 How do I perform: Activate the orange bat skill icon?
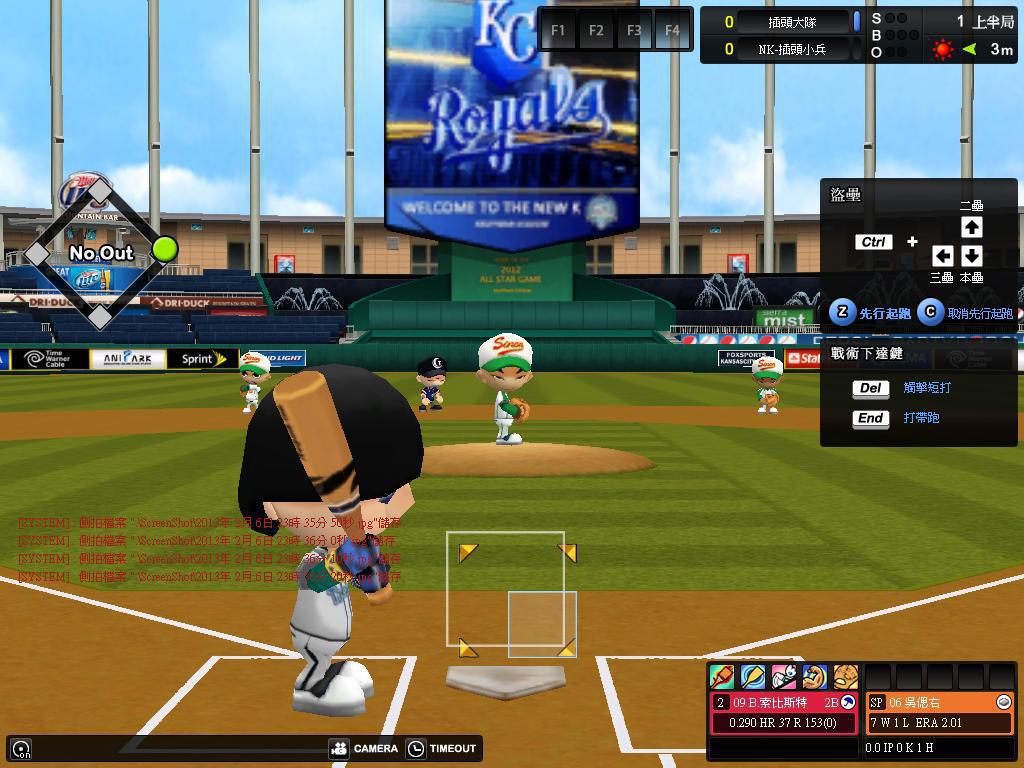pos(722,677)
